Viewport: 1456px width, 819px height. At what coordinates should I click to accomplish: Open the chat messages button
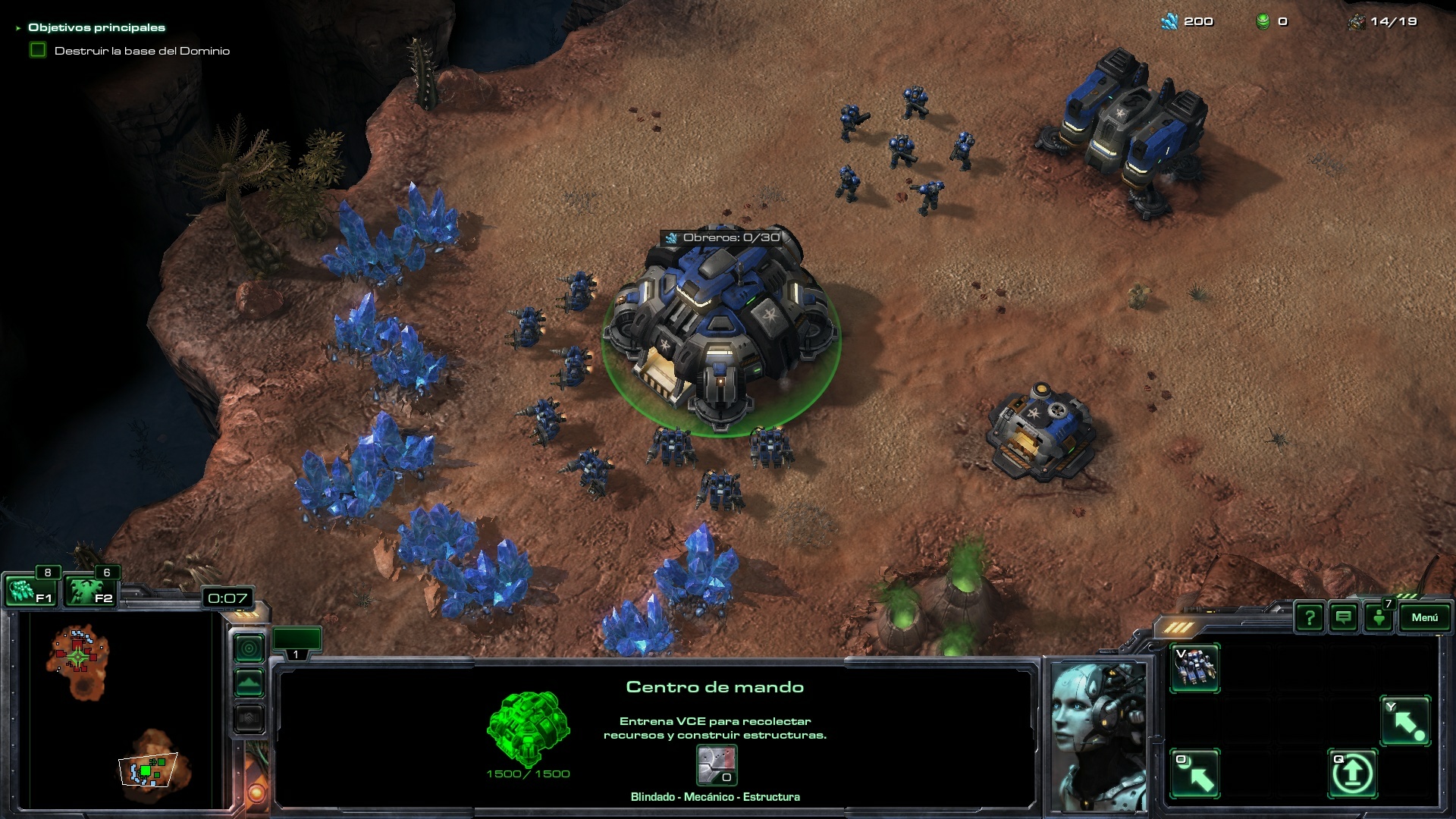1344,618
